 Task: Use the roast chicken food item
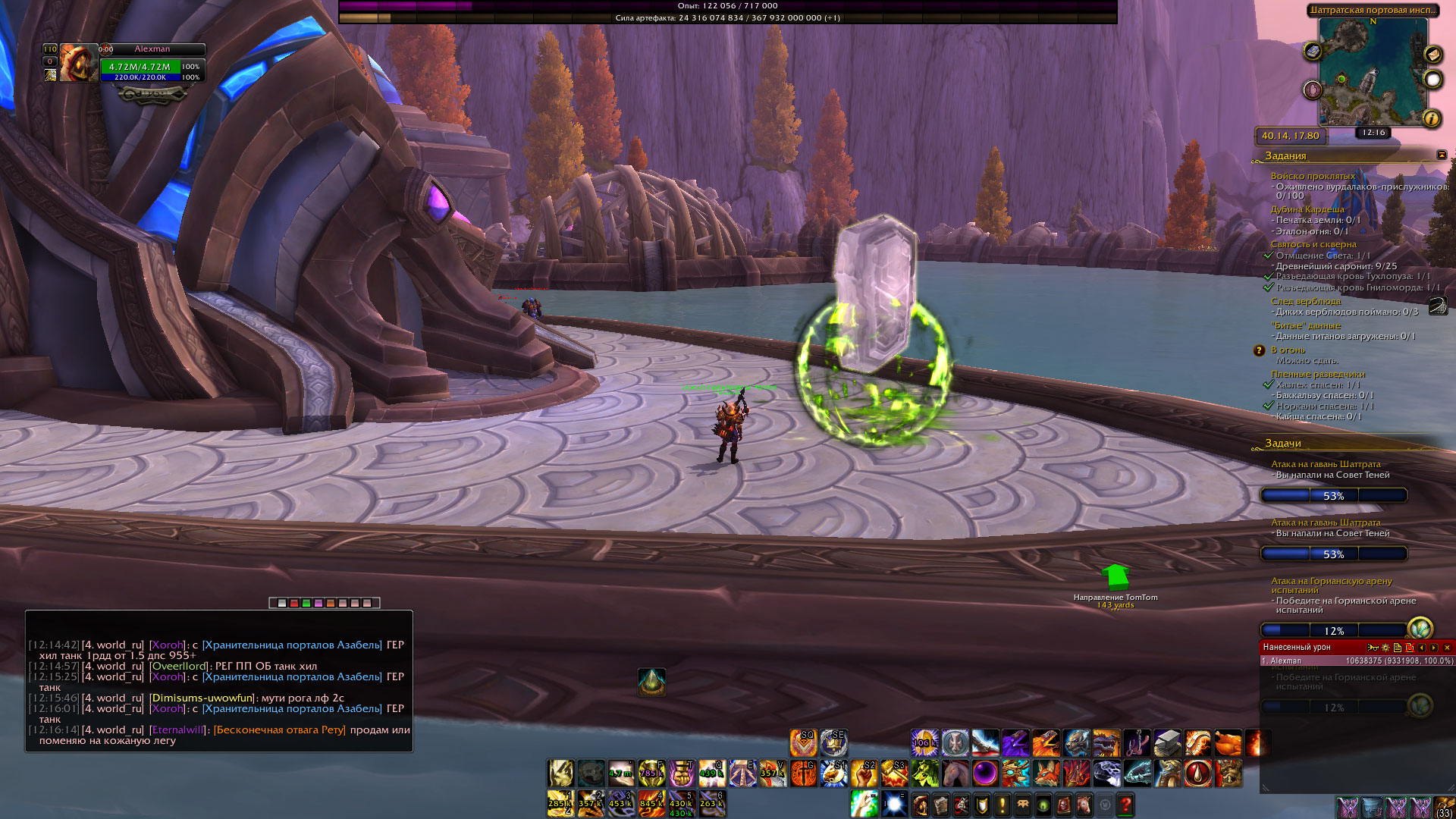click(1228, 743)
